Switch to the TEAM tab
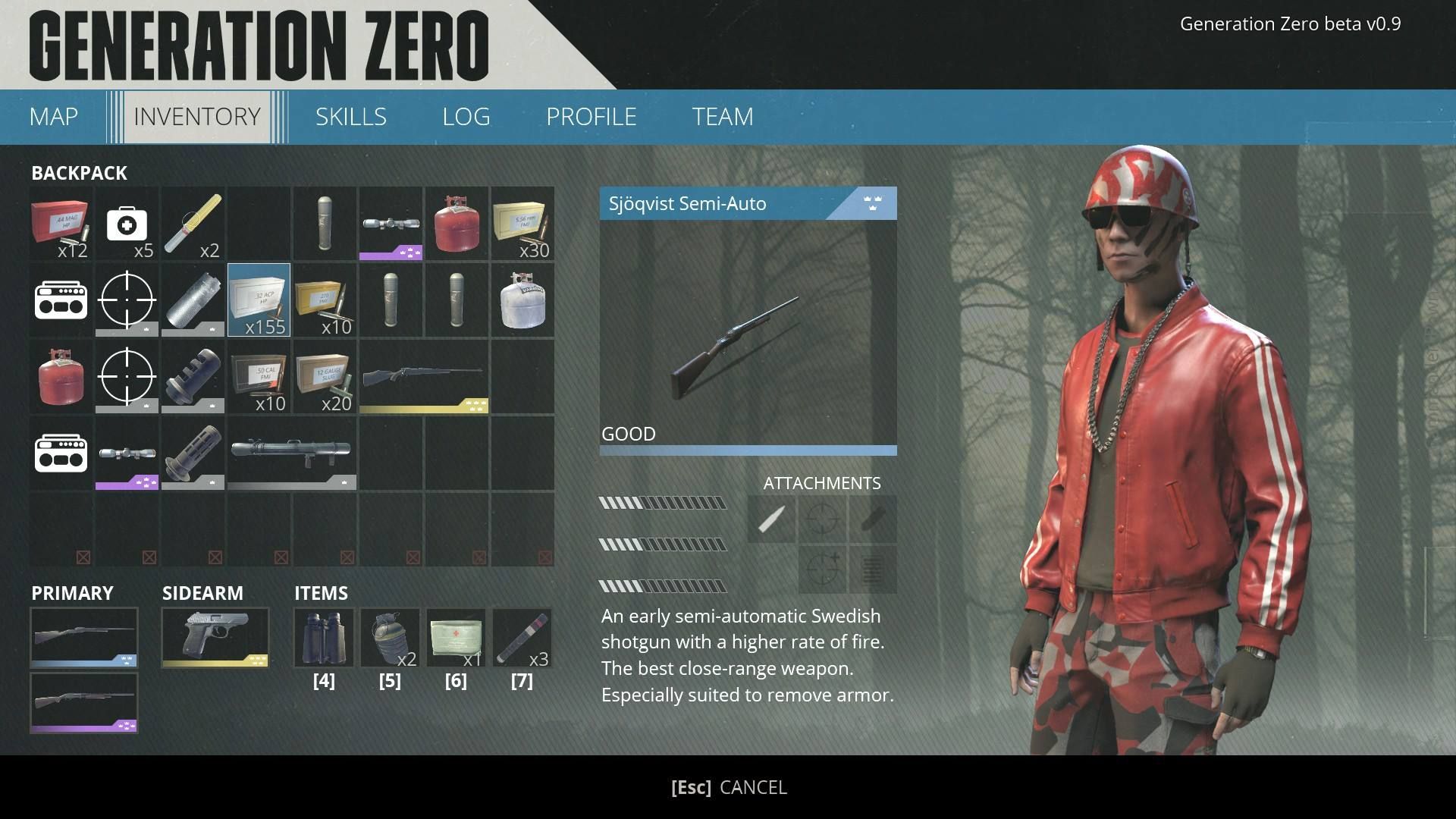Screen dimensions: 1456x819 (x=721, y=116)
